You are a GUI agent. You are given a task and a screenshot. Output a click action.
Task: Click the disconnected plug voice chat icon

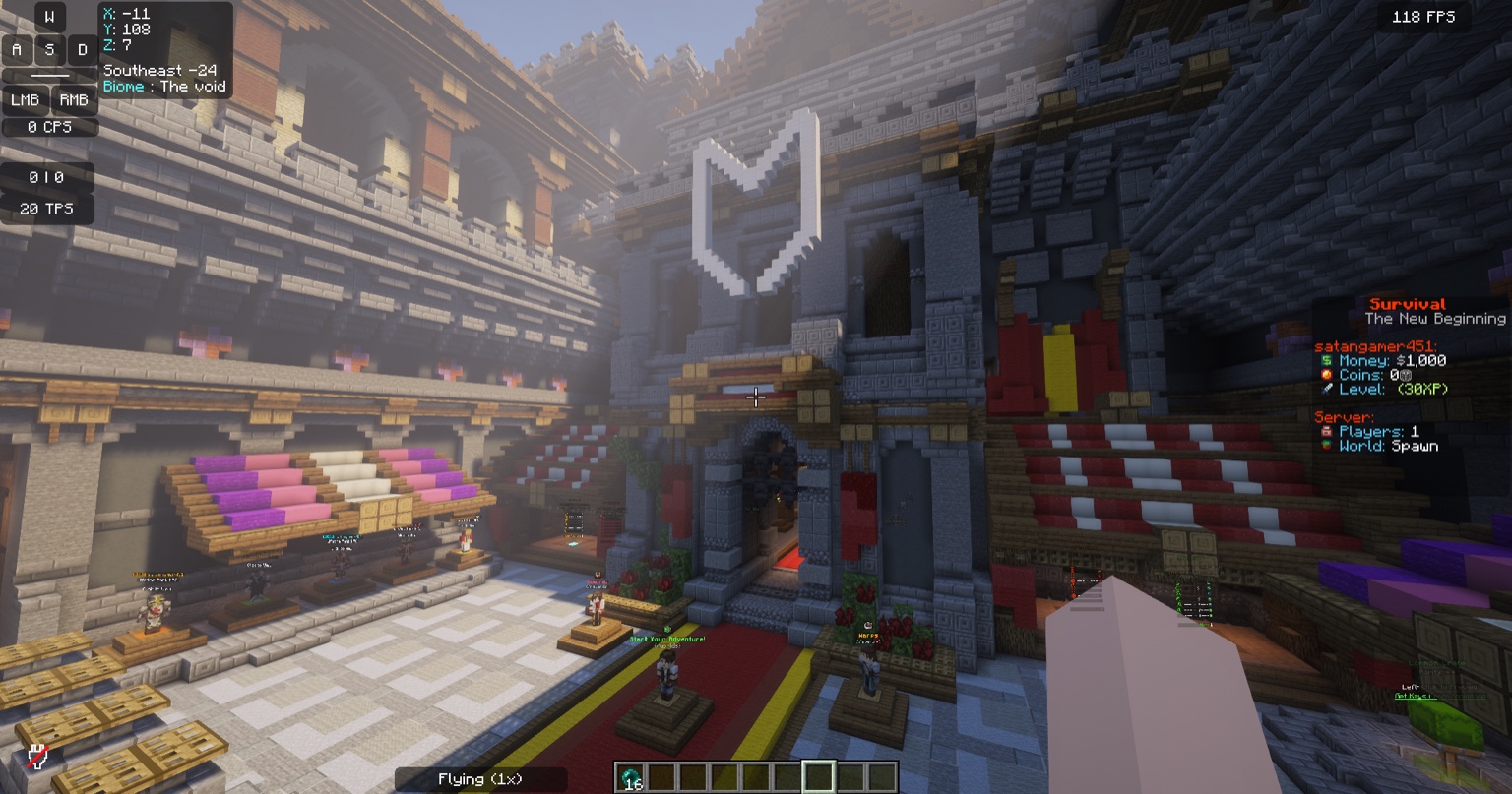pos(37,756)
